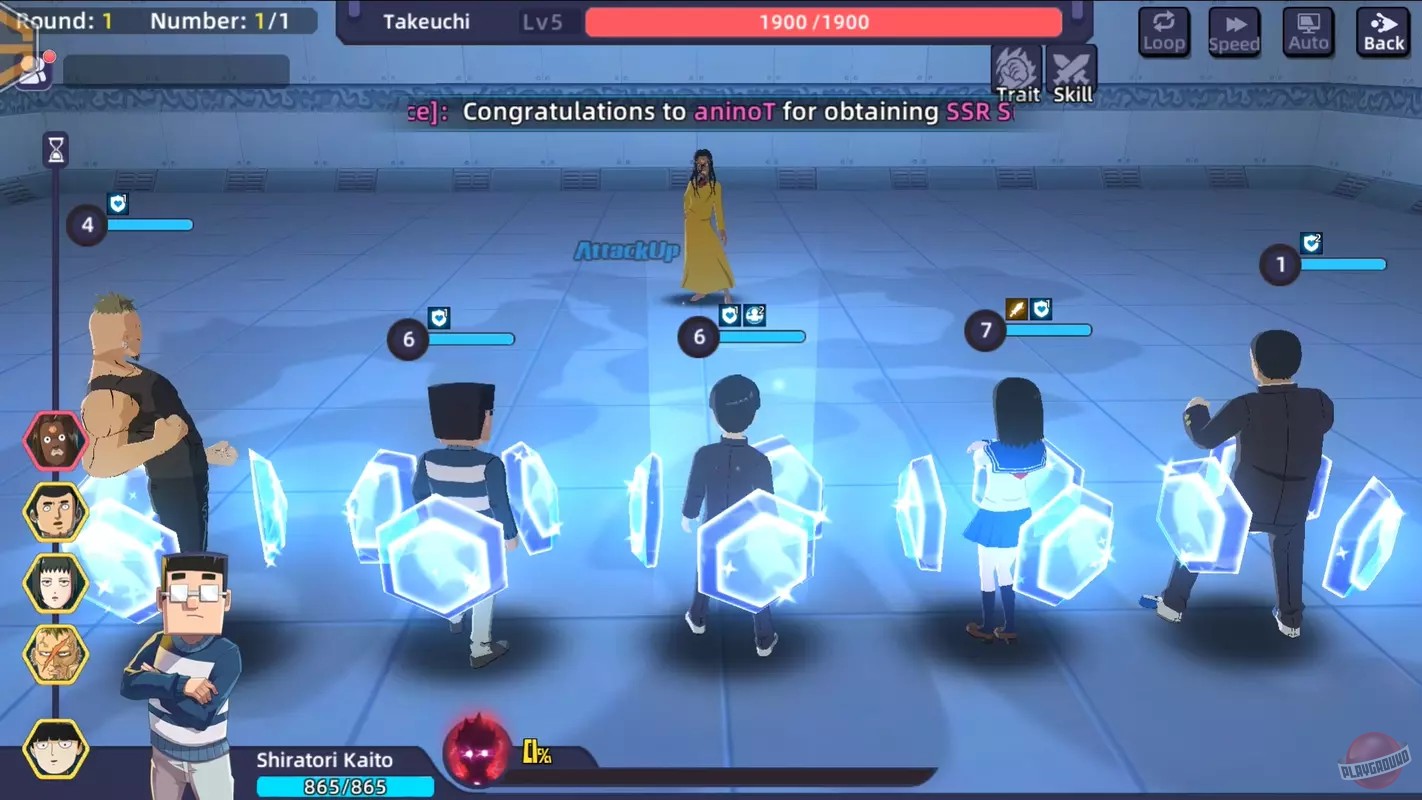Toggle the battle Speed setting
The image size is (1422, 800).
[x=1234, y=32]
